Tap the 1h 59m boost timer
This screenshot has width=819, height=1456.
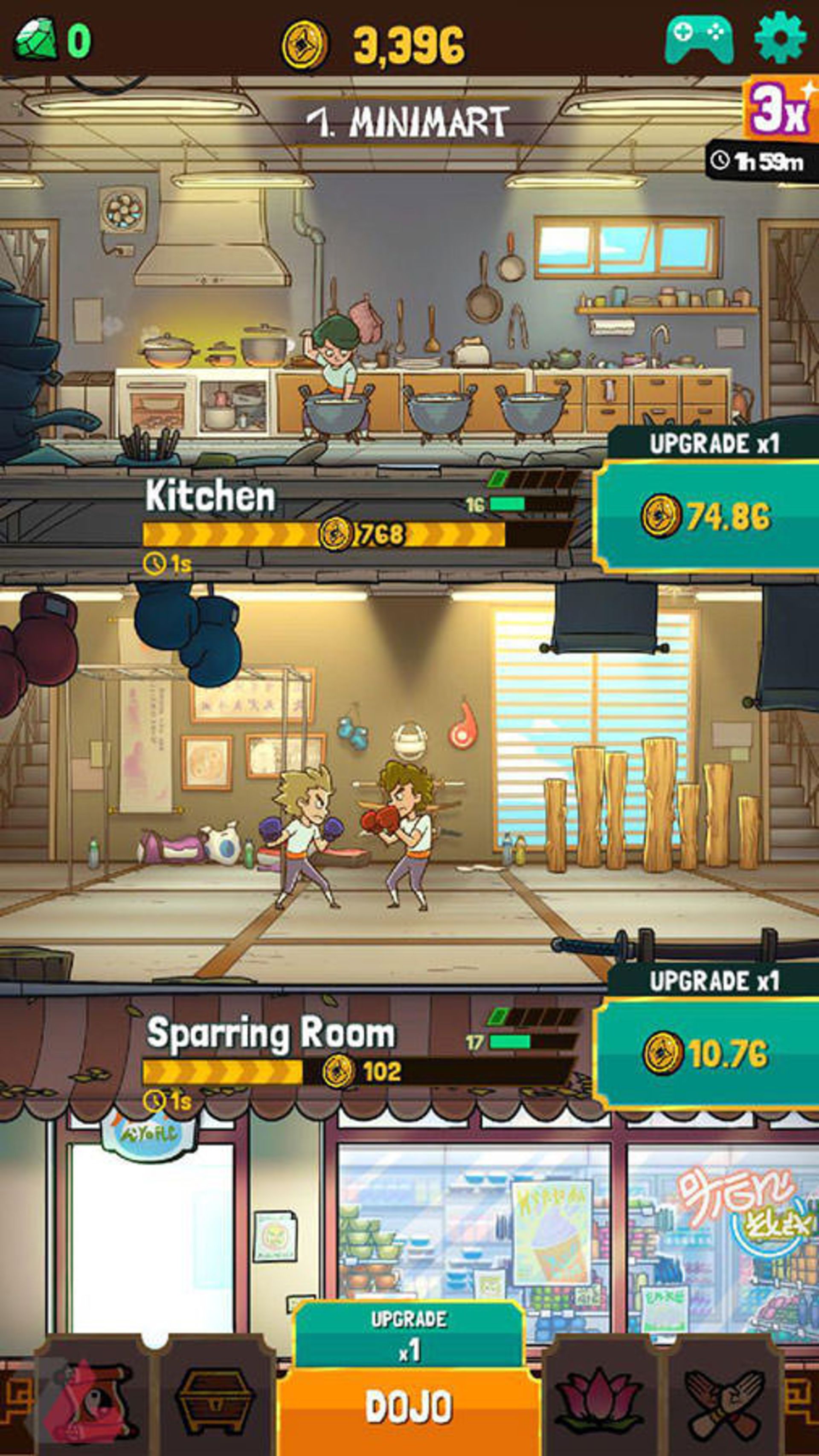pos(758,160)
